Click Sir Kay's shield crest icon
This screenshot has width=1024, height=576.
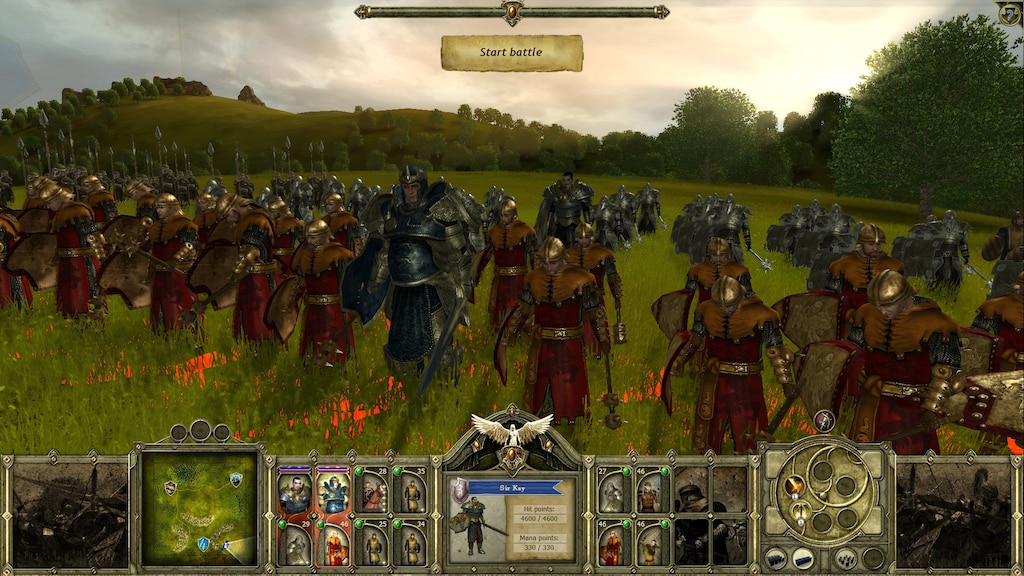tap(460, 489)
